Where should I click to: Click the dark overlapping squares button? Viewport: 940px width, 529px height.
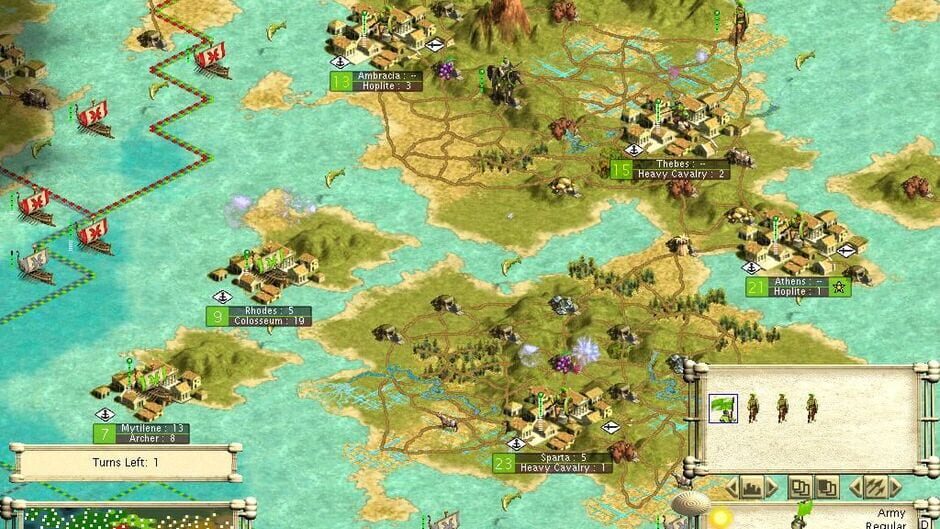pos(826,487)
